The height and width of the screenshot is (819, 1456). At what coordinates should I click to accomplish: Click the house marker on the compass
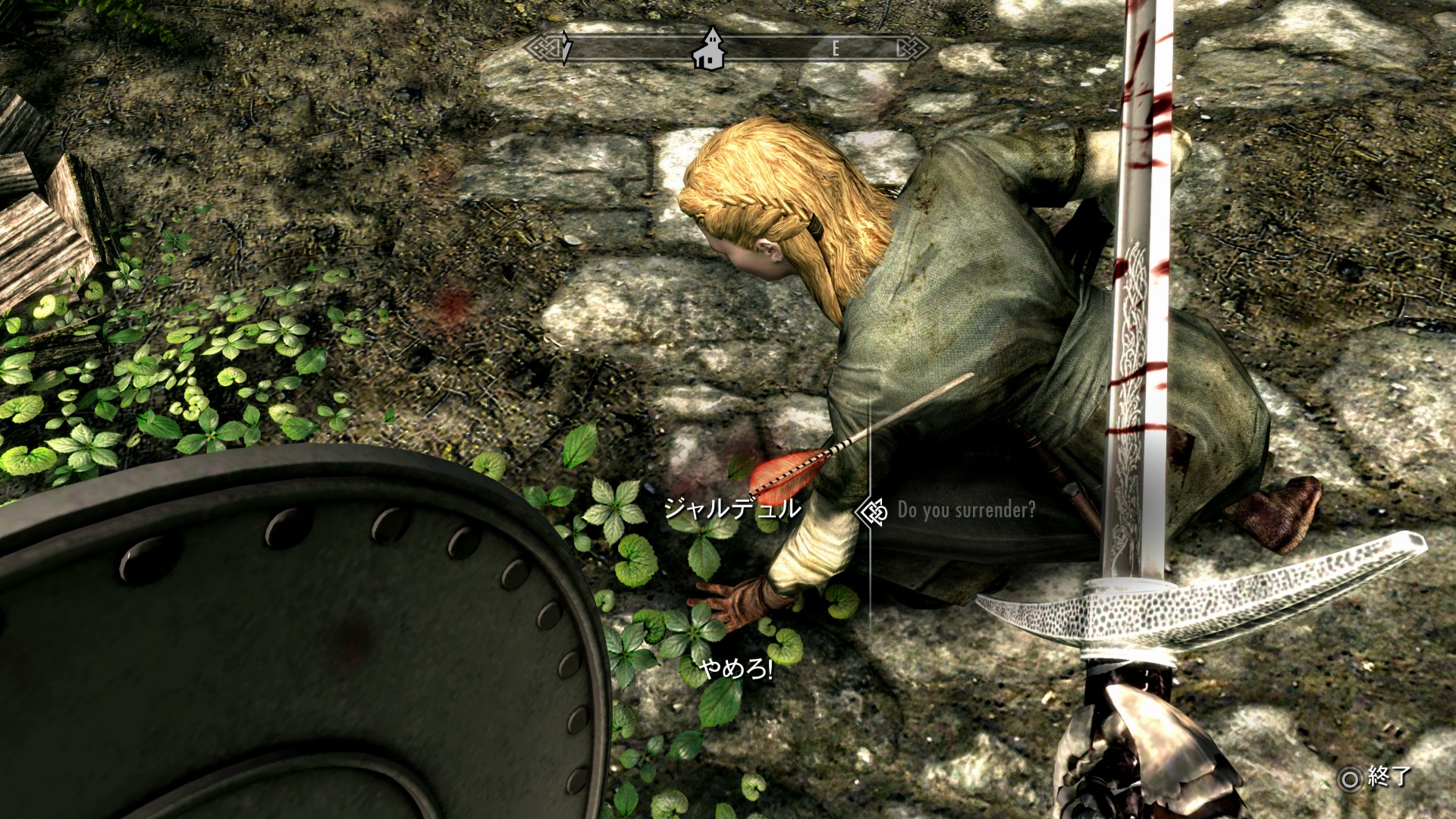click(711, 49)
